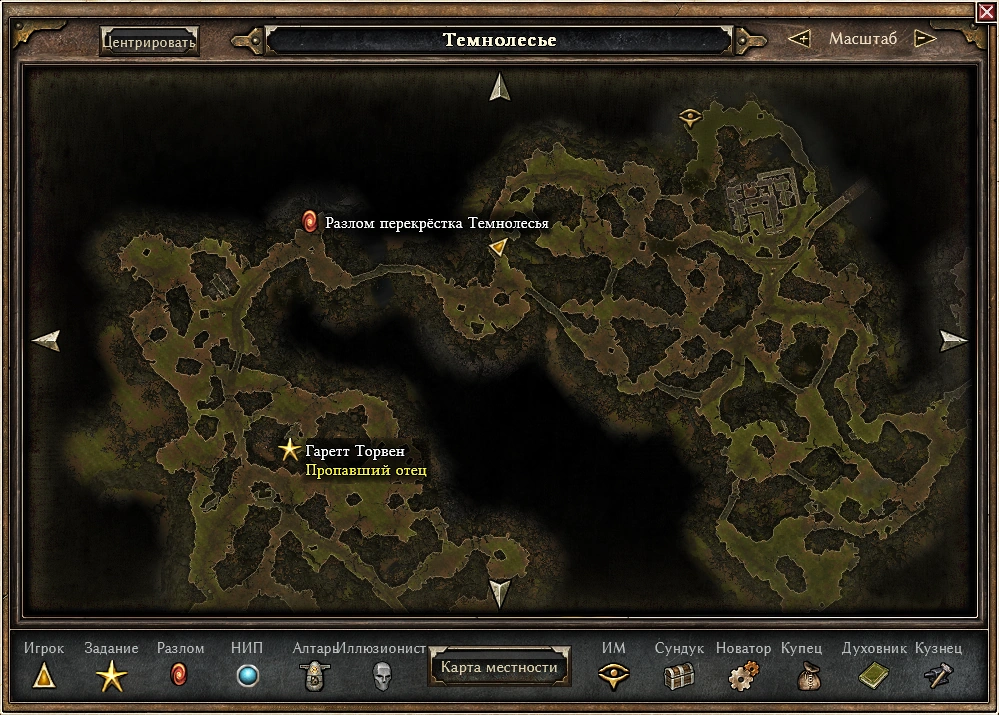Toggle the Купец merchant bag legend icon
The height and width of the screenshot is (715, 999).
(808, 676)
